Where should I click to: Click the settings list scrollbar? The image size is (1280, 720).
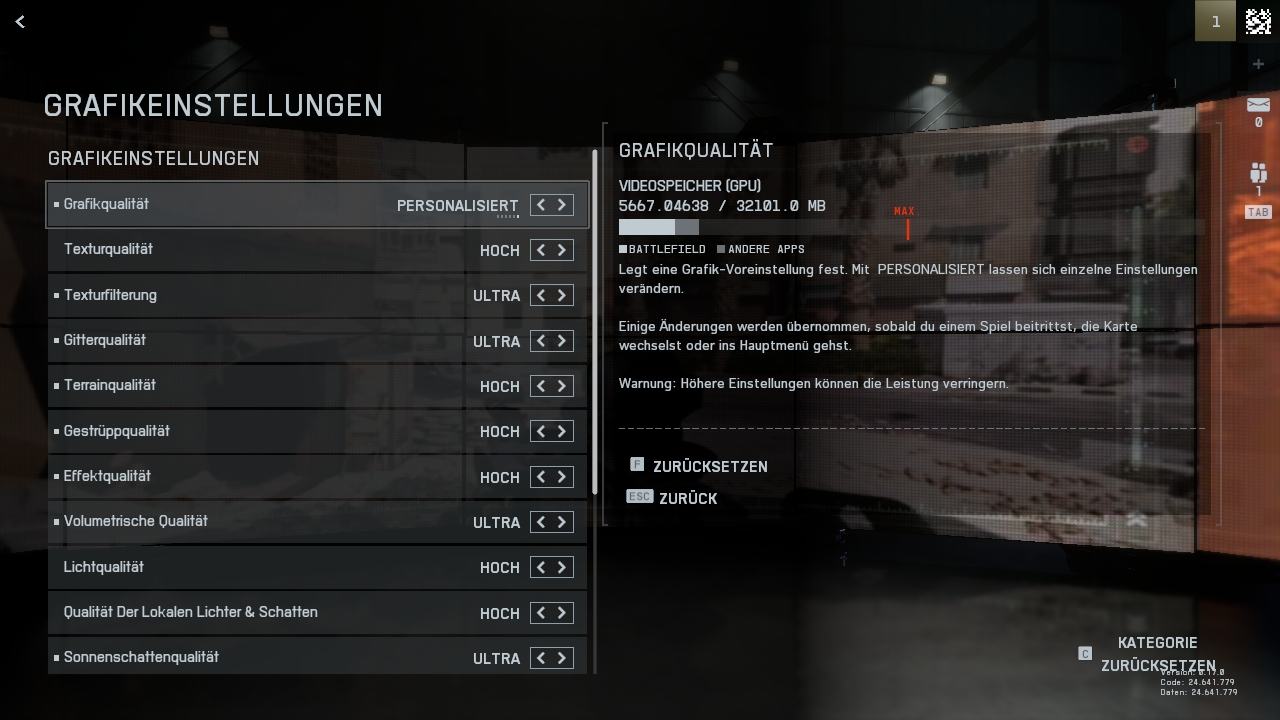[595, 320]
